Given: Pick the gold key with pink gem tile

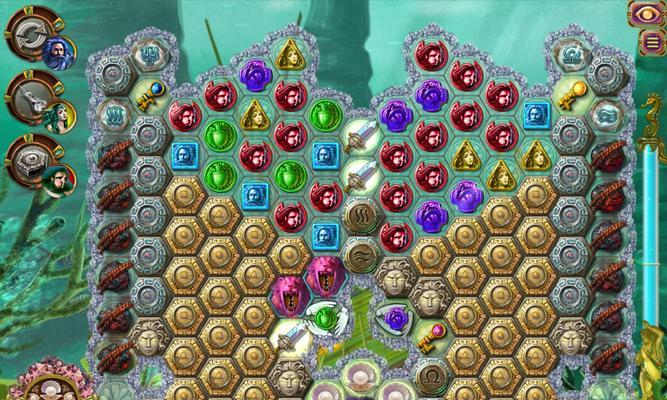Looking at the screenshot, I should [x=432, y=335].
